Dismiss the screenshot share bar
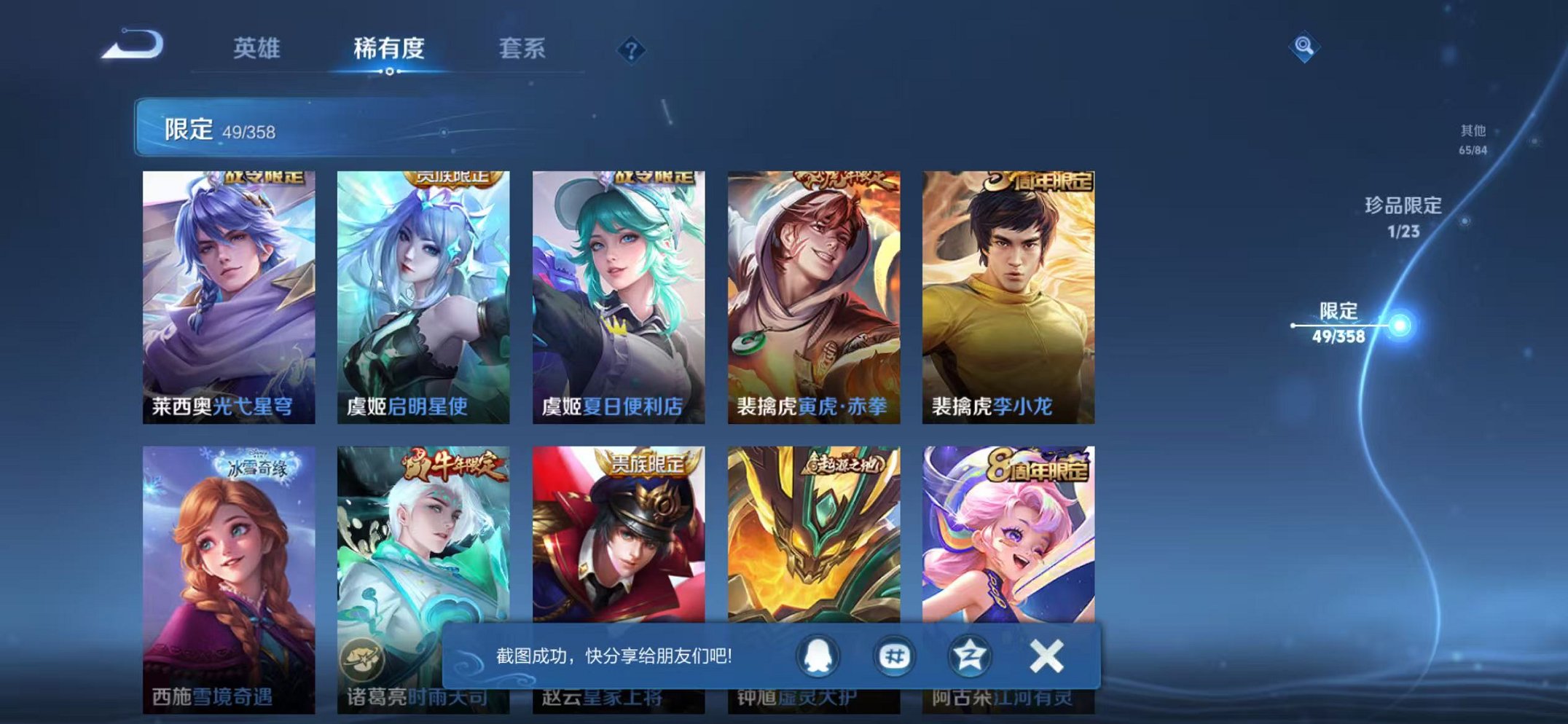Image resolution: width=1568 pixels, height=724 pixels. (1047, 656)
